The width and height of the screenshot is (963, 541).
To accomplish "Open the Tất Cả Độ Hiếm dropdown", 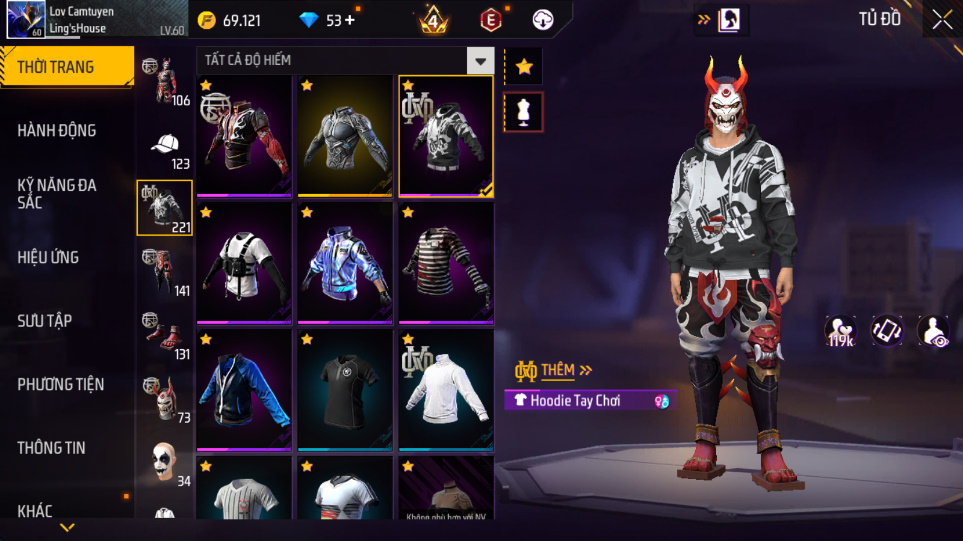I will [481, 61].
